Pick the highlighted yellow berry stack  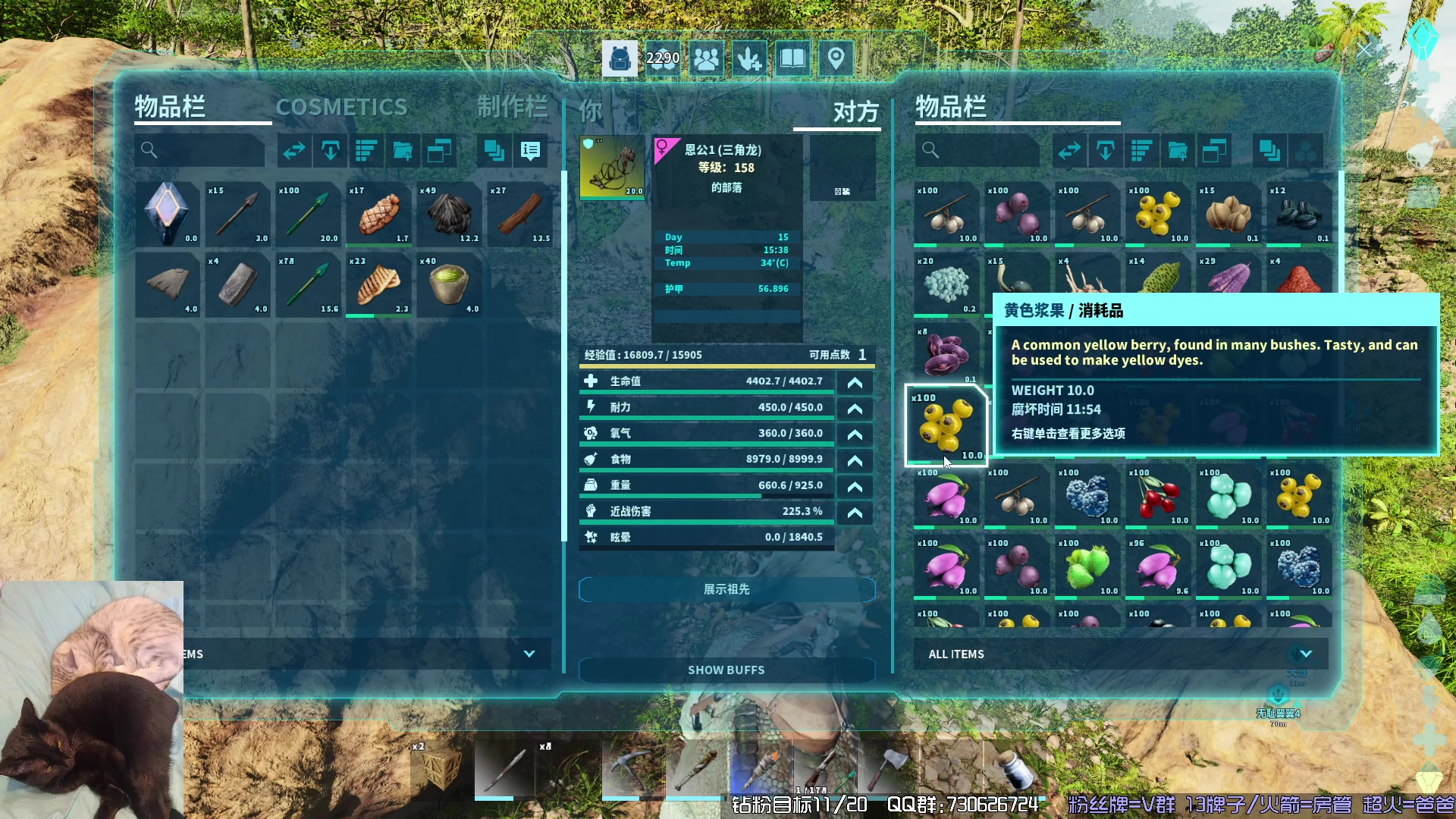946,425
